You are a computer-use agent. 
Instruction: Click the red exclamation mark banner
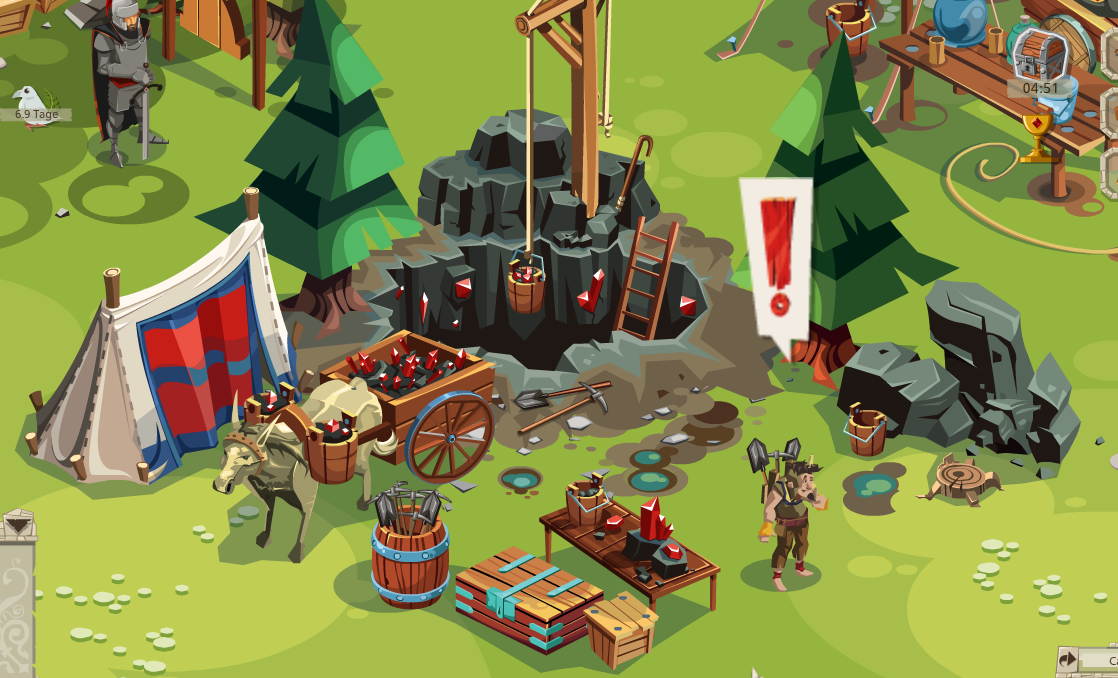(776, 262)
